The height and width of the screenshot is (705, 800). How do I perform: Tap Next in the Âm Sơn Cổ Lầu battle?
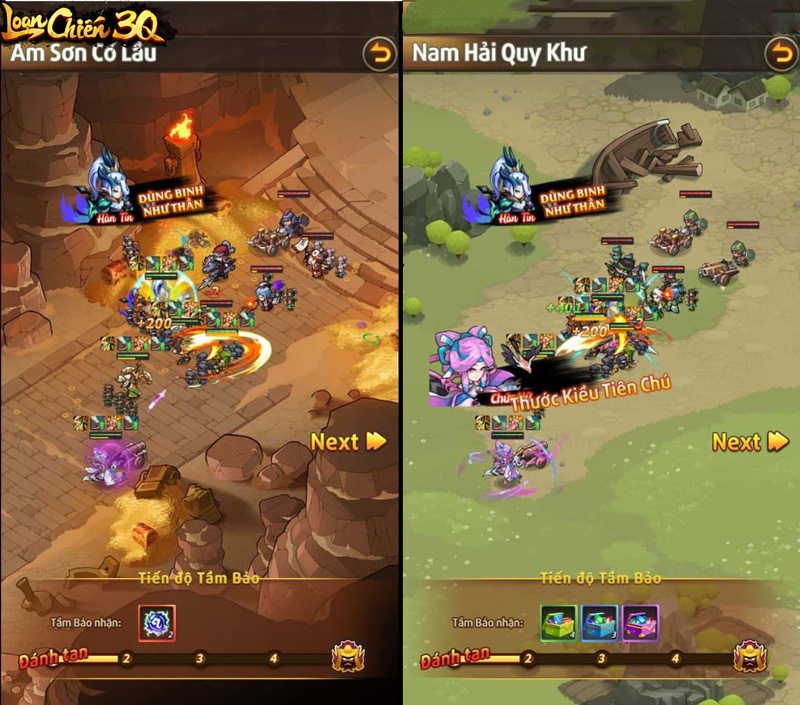[x=348, y=441]
